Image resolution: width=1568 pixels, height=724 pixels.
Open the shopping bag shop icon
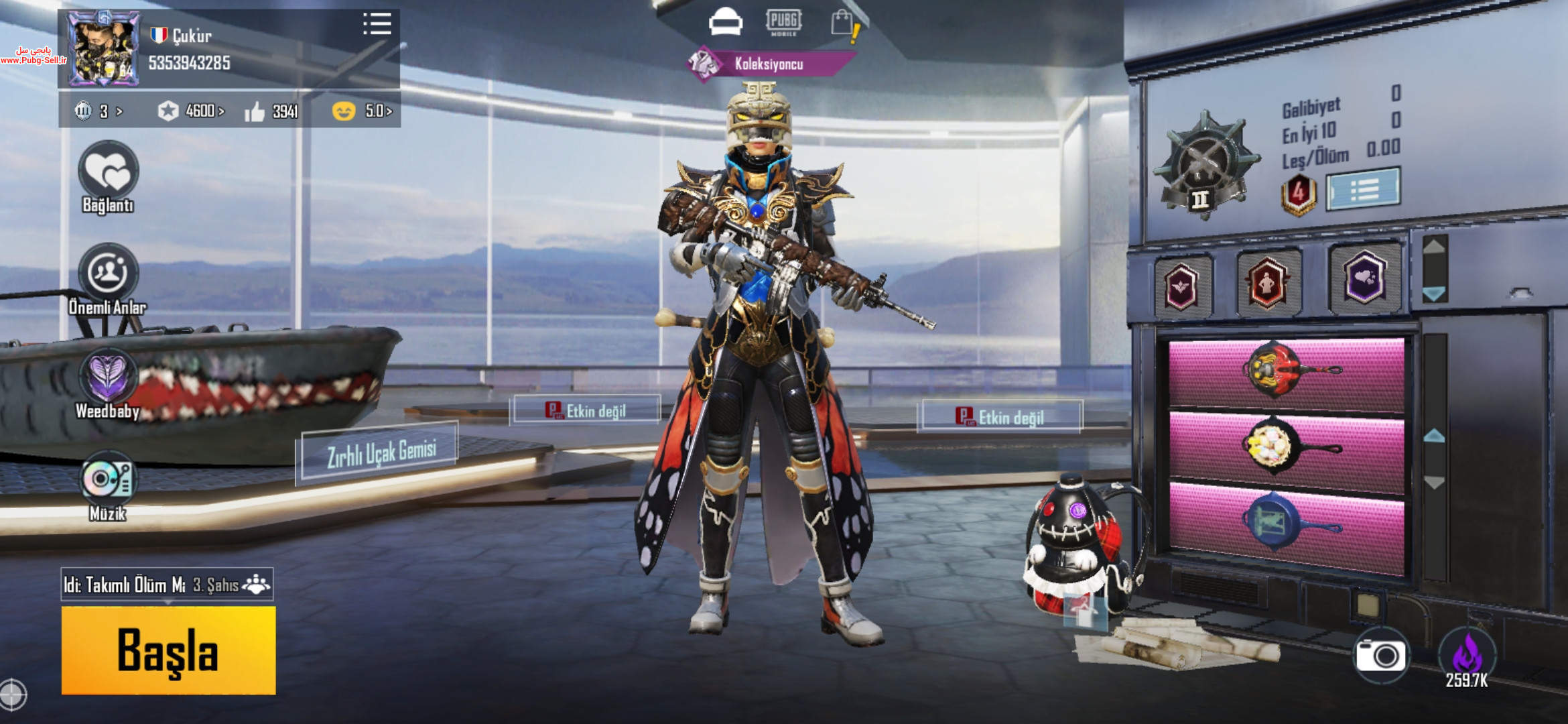[x=844, y=23]
